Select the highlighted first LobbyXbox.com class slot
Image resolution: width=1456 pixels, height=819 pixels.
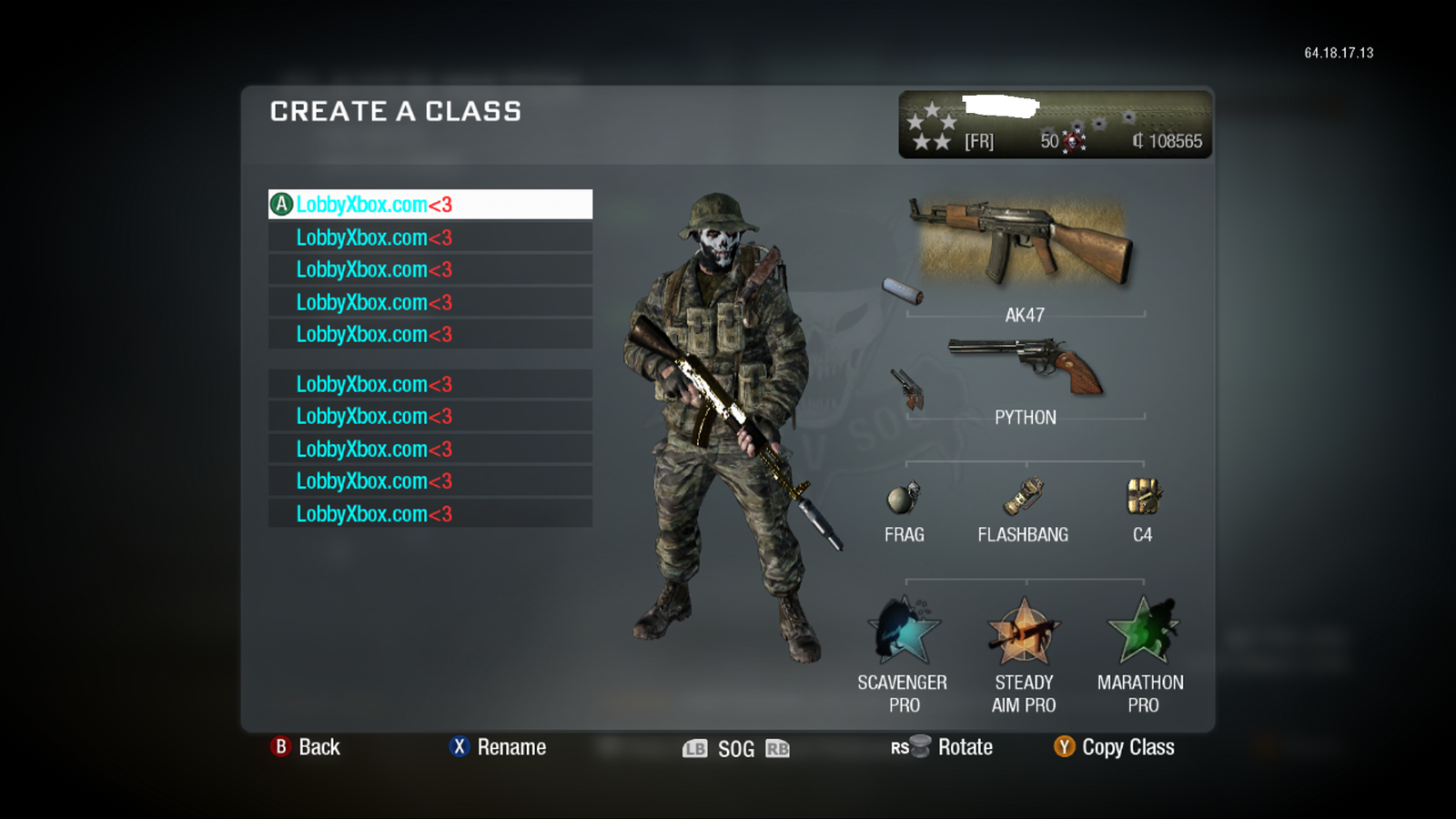tap(430, 204)
